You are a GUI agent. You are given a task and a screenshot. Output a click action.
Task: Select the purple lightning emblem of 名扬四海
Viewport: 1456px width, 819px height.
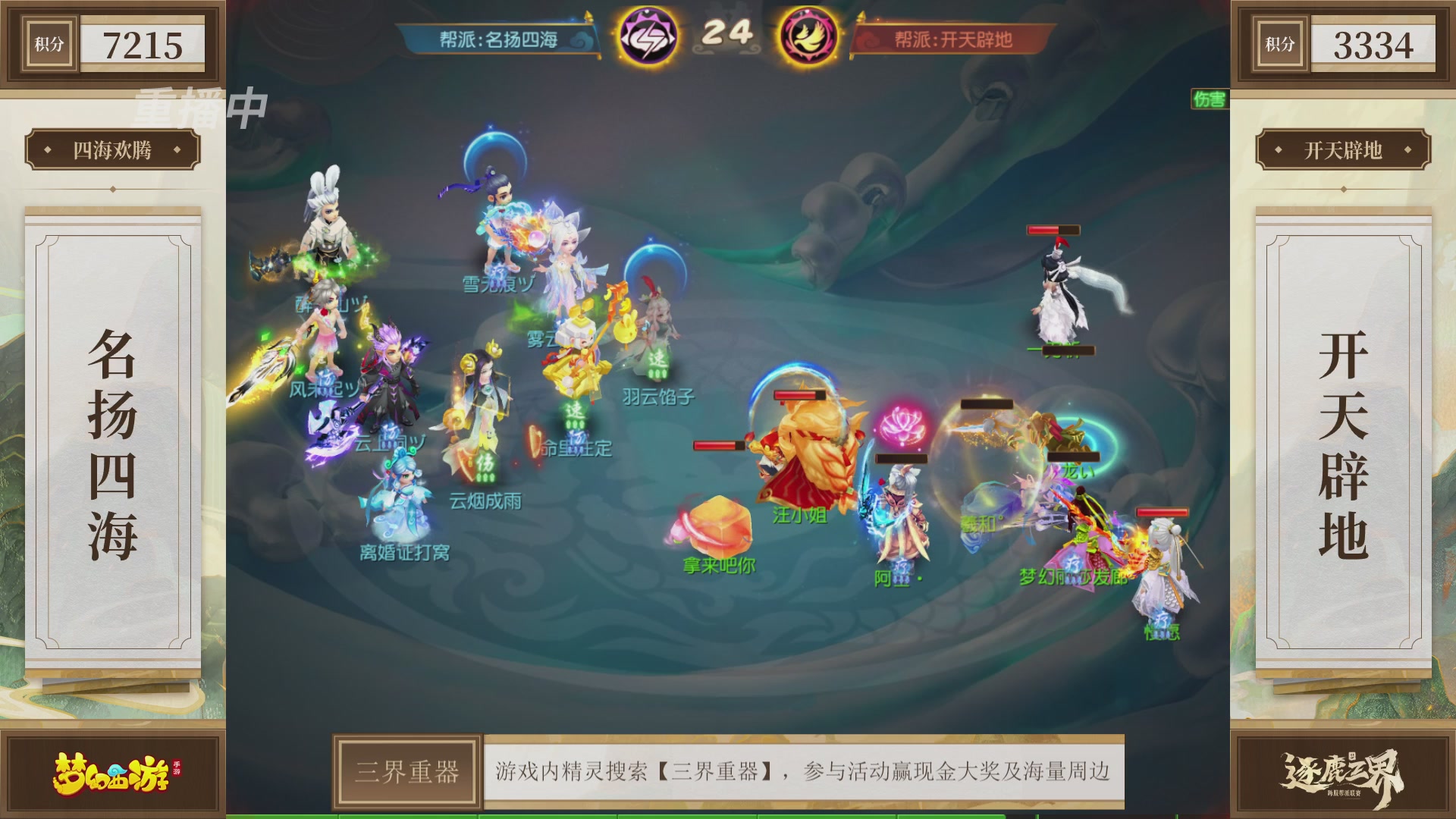(648, 33)
